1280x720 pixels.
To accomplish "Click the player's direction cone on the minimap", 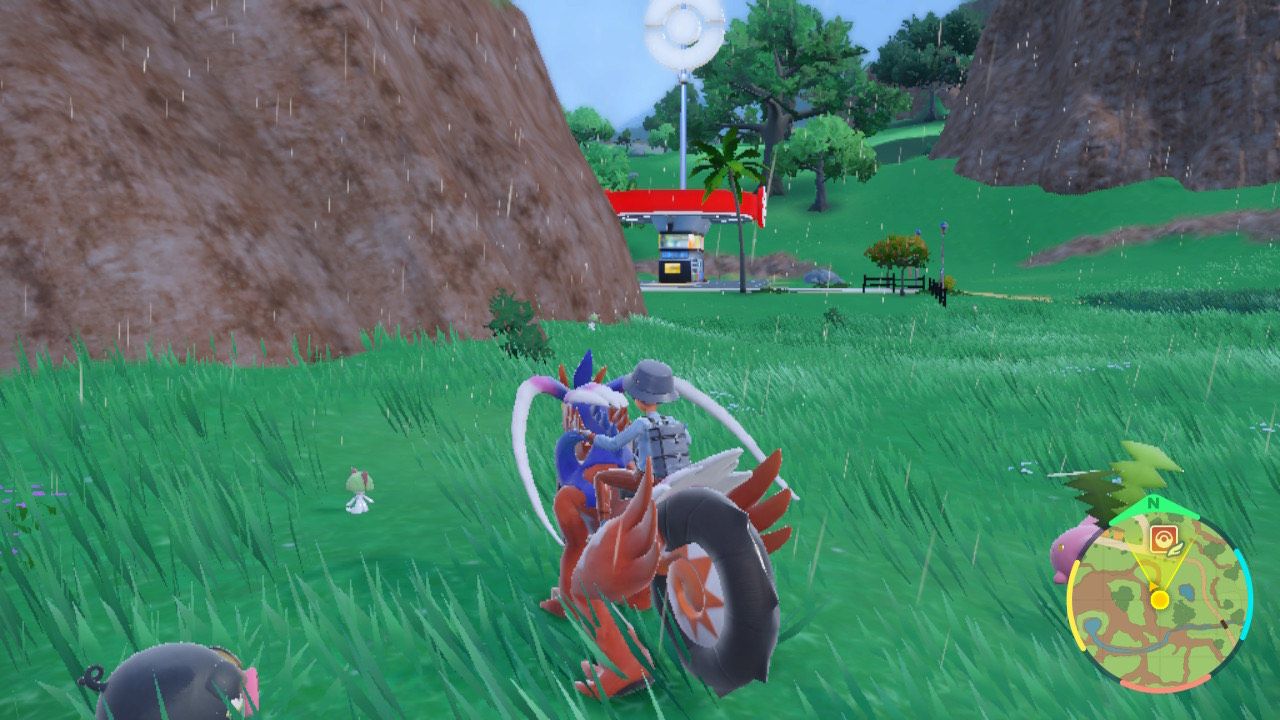I will pyautogui.click(x=1159, y=565).
